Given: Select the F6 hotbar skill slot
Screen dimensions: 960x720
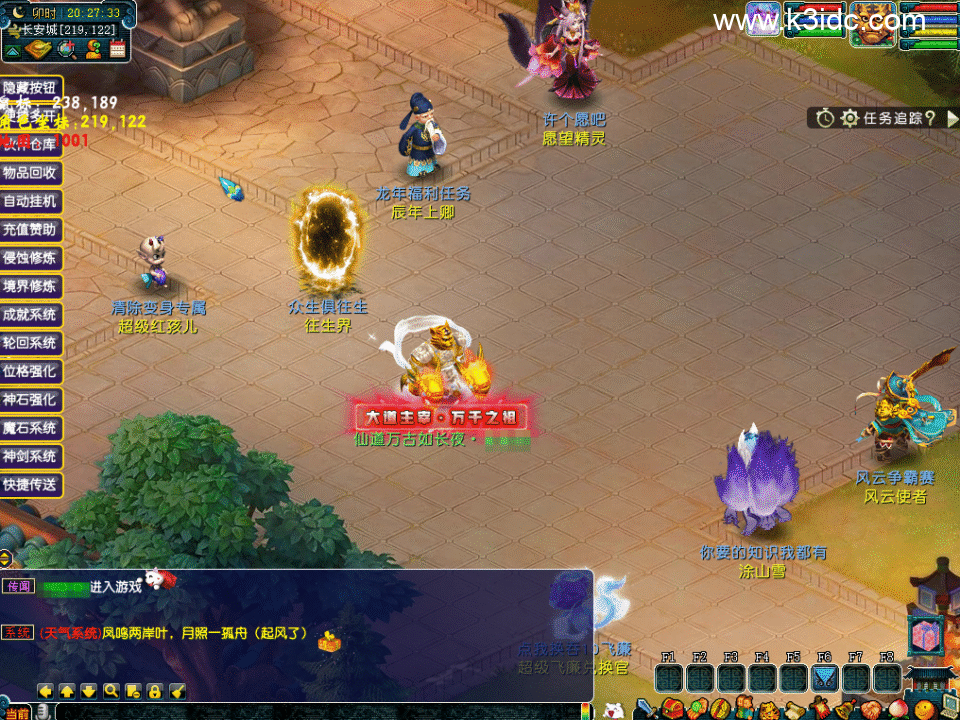Looking at the screenshot, I should [x=823, y=678].
